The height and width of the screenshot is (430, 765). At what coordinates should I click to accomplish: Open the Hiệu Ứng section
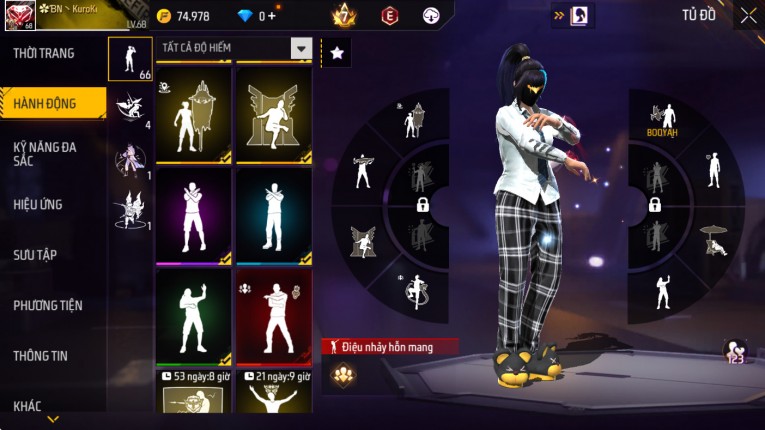point(38,205)
